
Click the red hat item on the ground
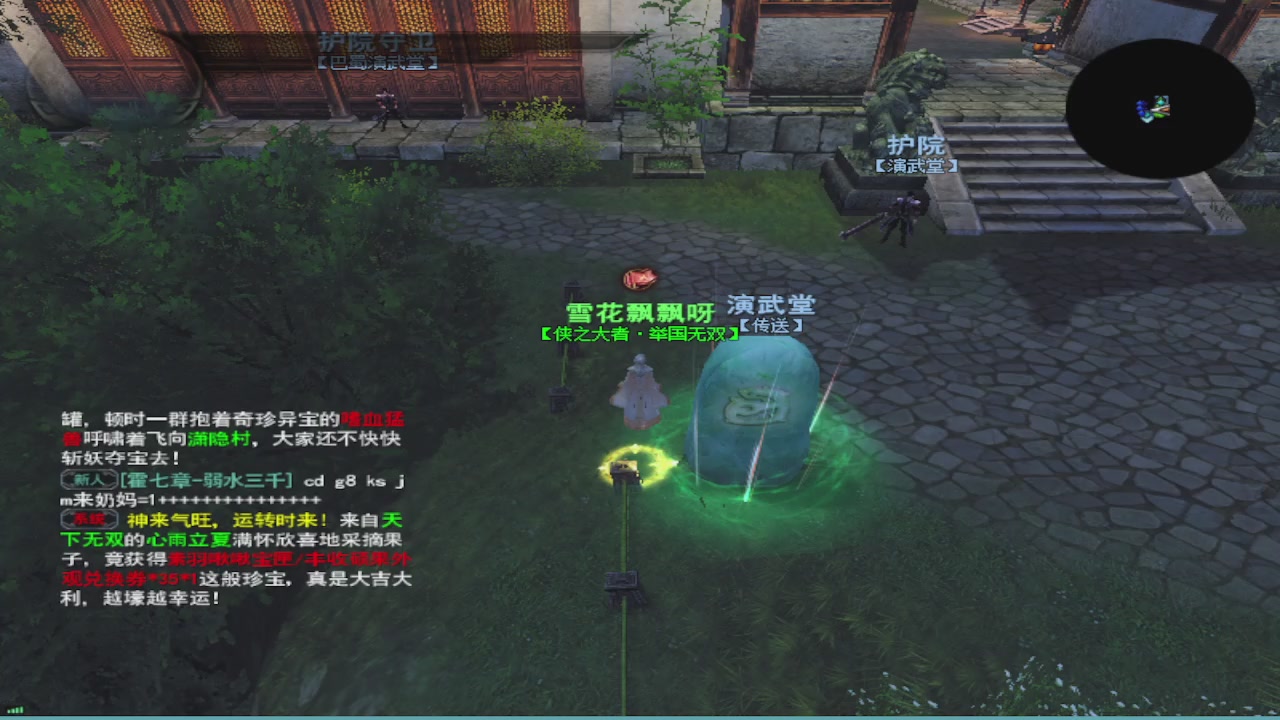click(638, 280)
